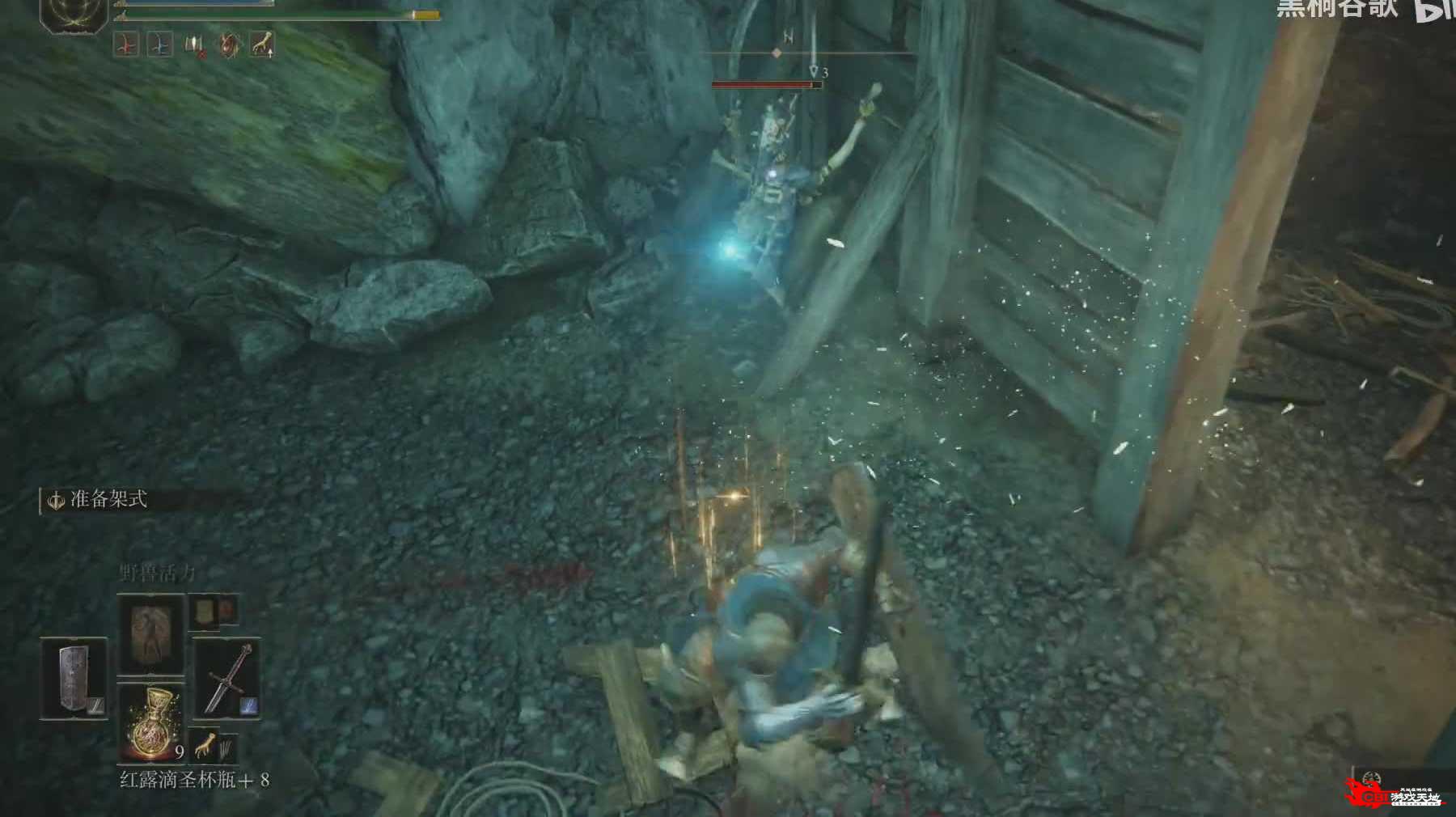The height and width of the screenshot is (817, 1456).
Task: Inspect the golden claw buff with up-arrow
Action: pos(262,44)
